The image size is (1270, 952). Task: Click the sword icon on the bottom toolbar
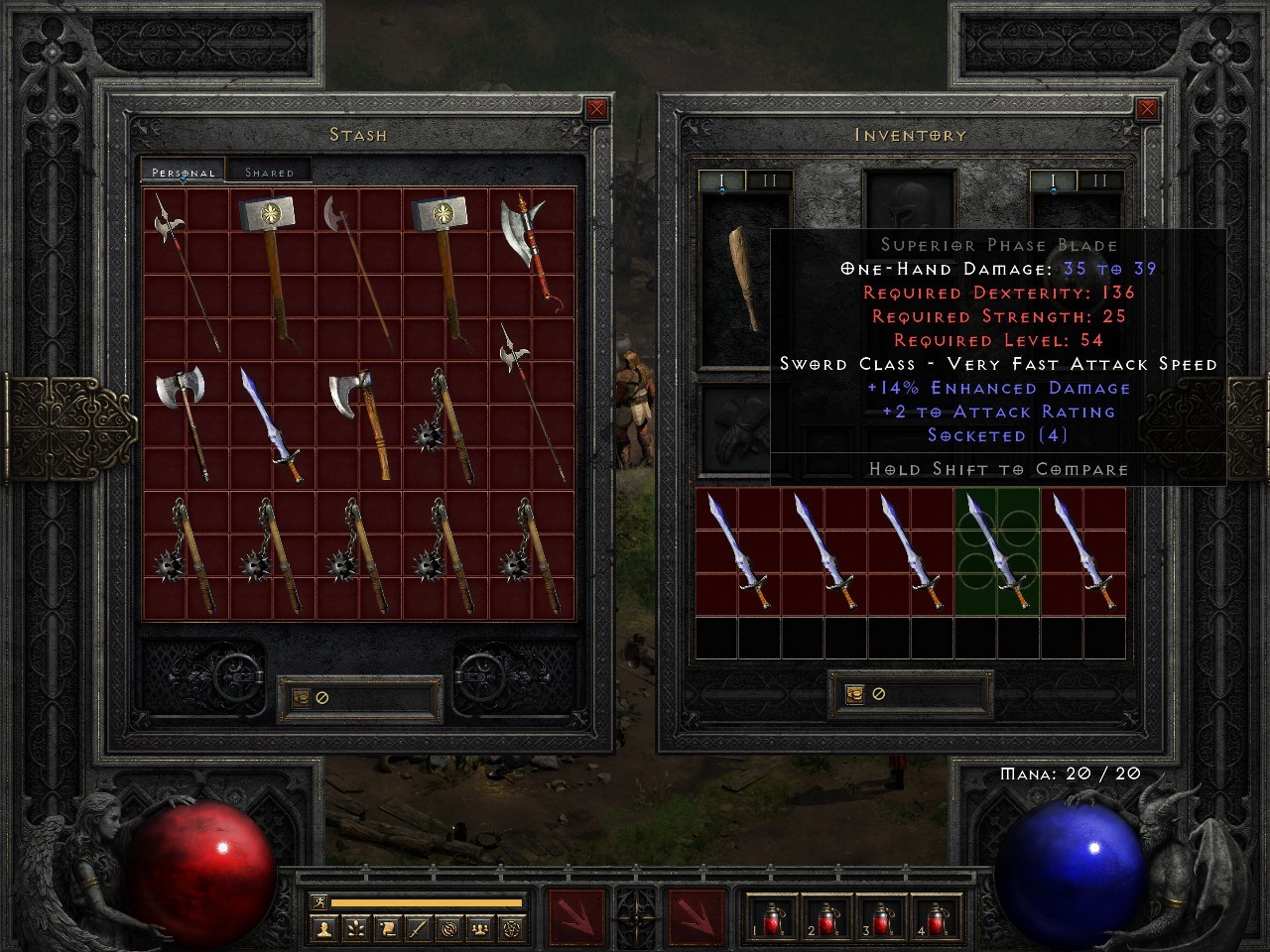tap(417, 930)
